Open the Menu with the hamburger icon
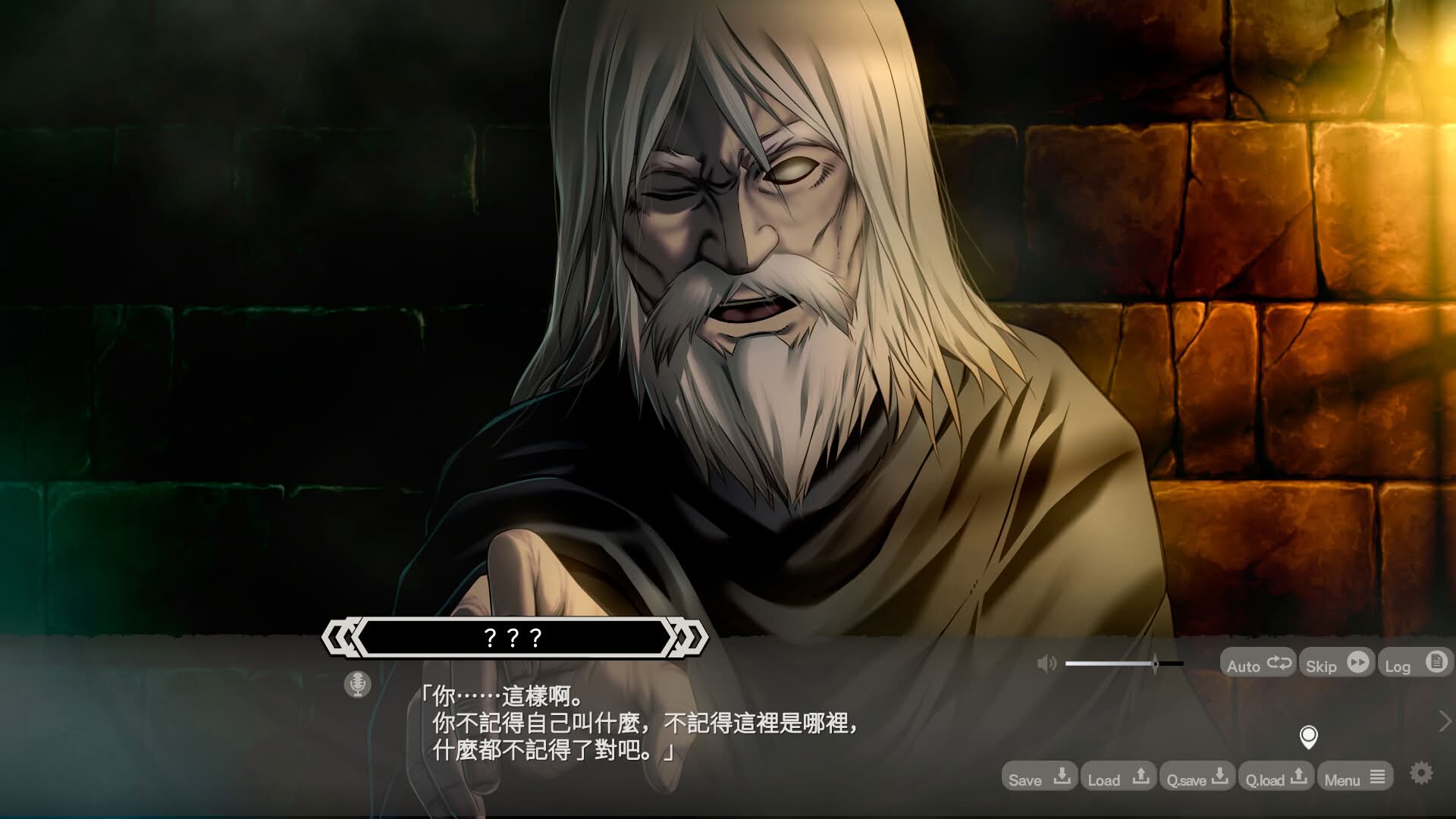Screen dimensions: 1456x819 1379,777
